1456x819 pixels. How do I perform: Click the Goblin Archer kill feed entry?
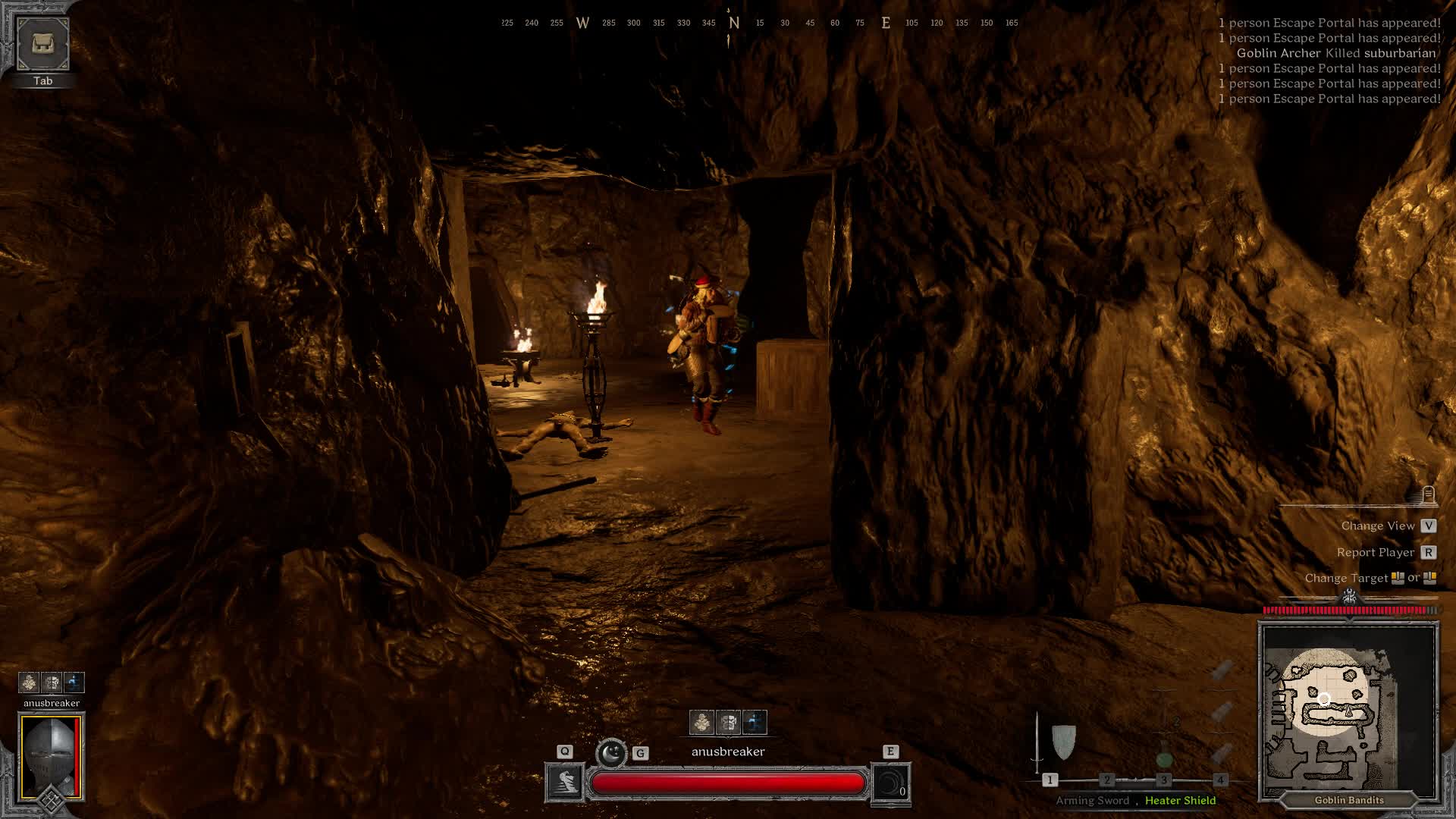[x=1335, y=53]
